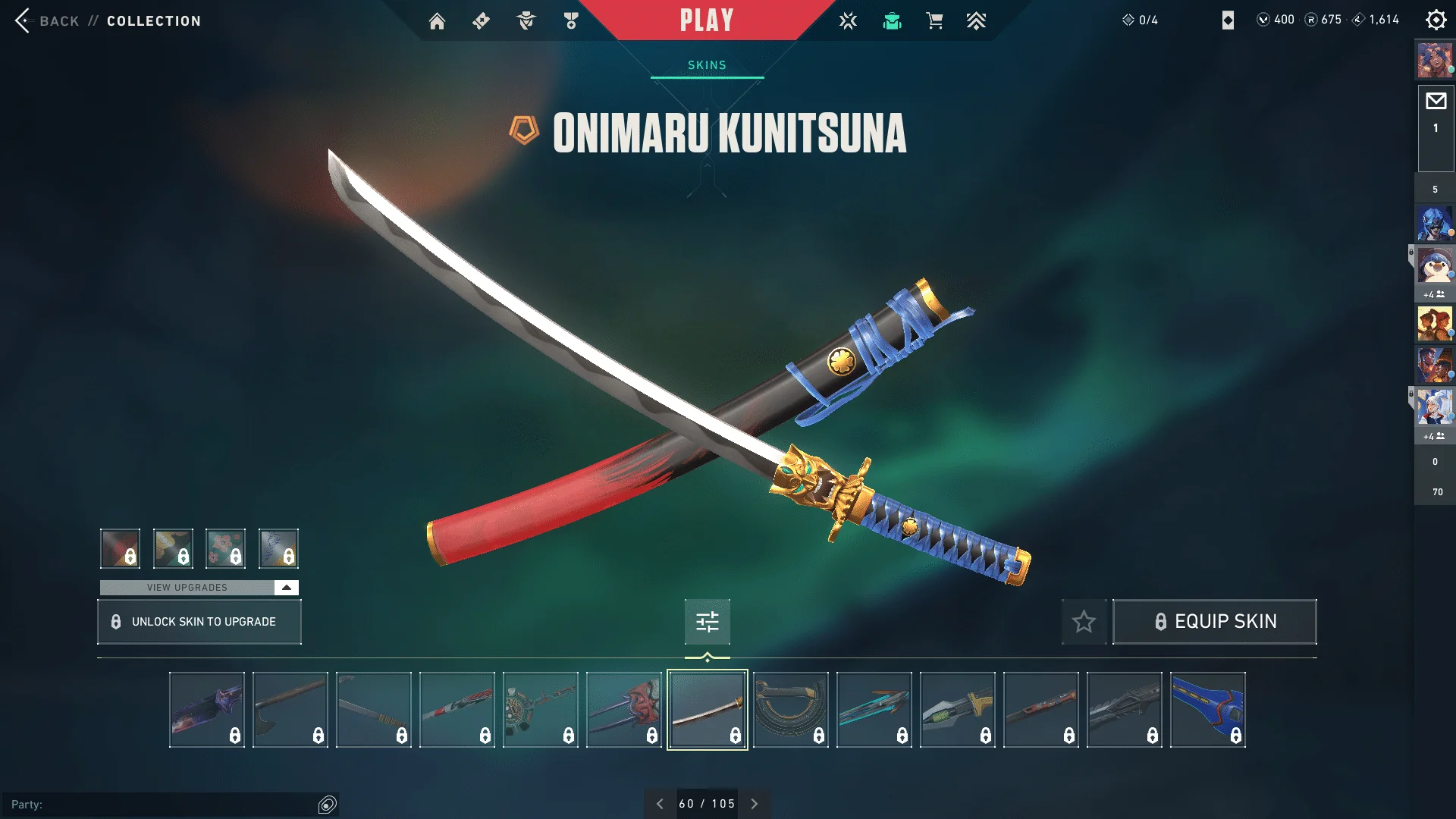Click the PLAY button at the top

[x=706, y=20]
